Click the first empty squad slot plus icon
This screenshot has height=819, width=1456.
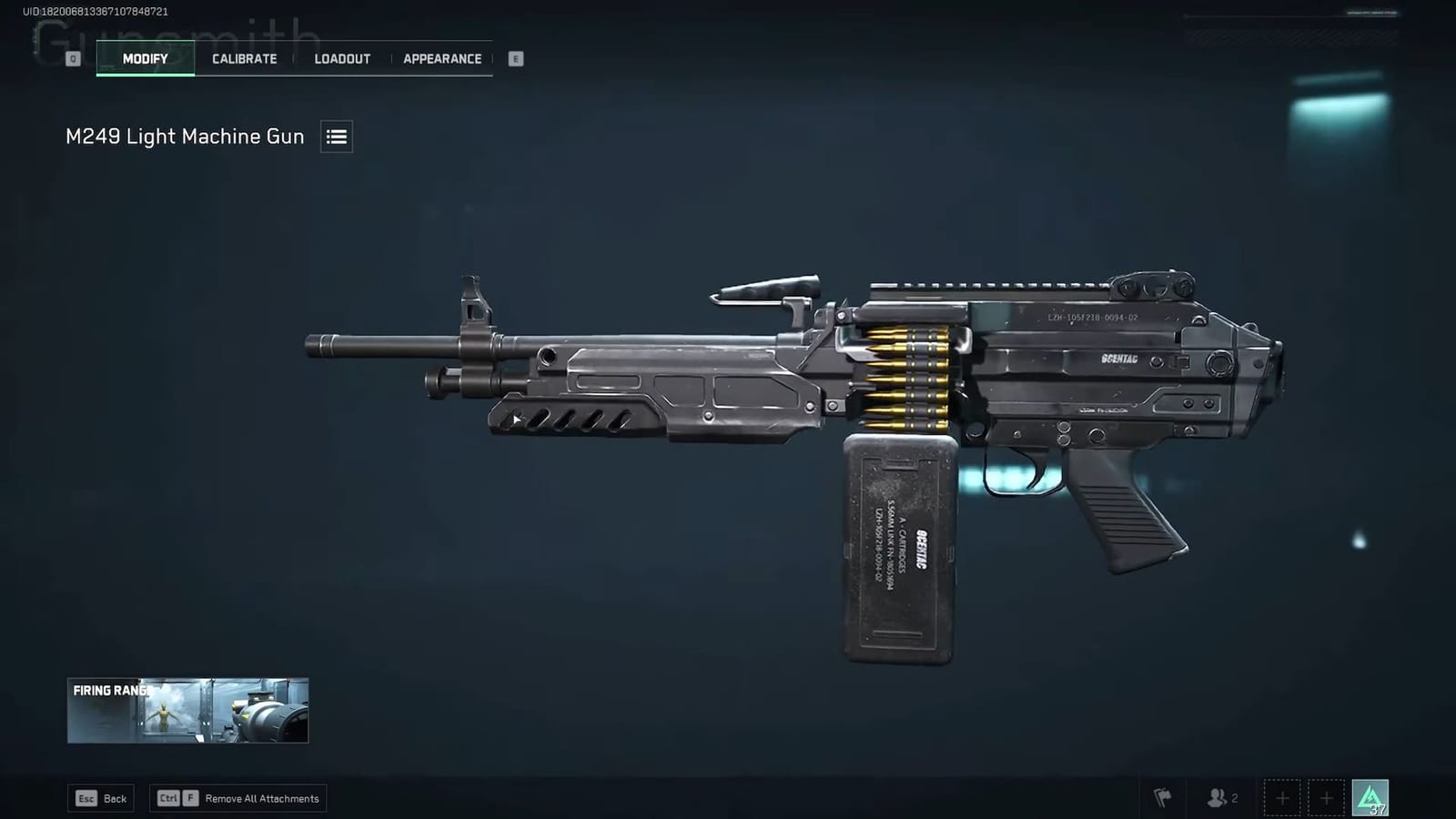click(x=1281, y=797)
